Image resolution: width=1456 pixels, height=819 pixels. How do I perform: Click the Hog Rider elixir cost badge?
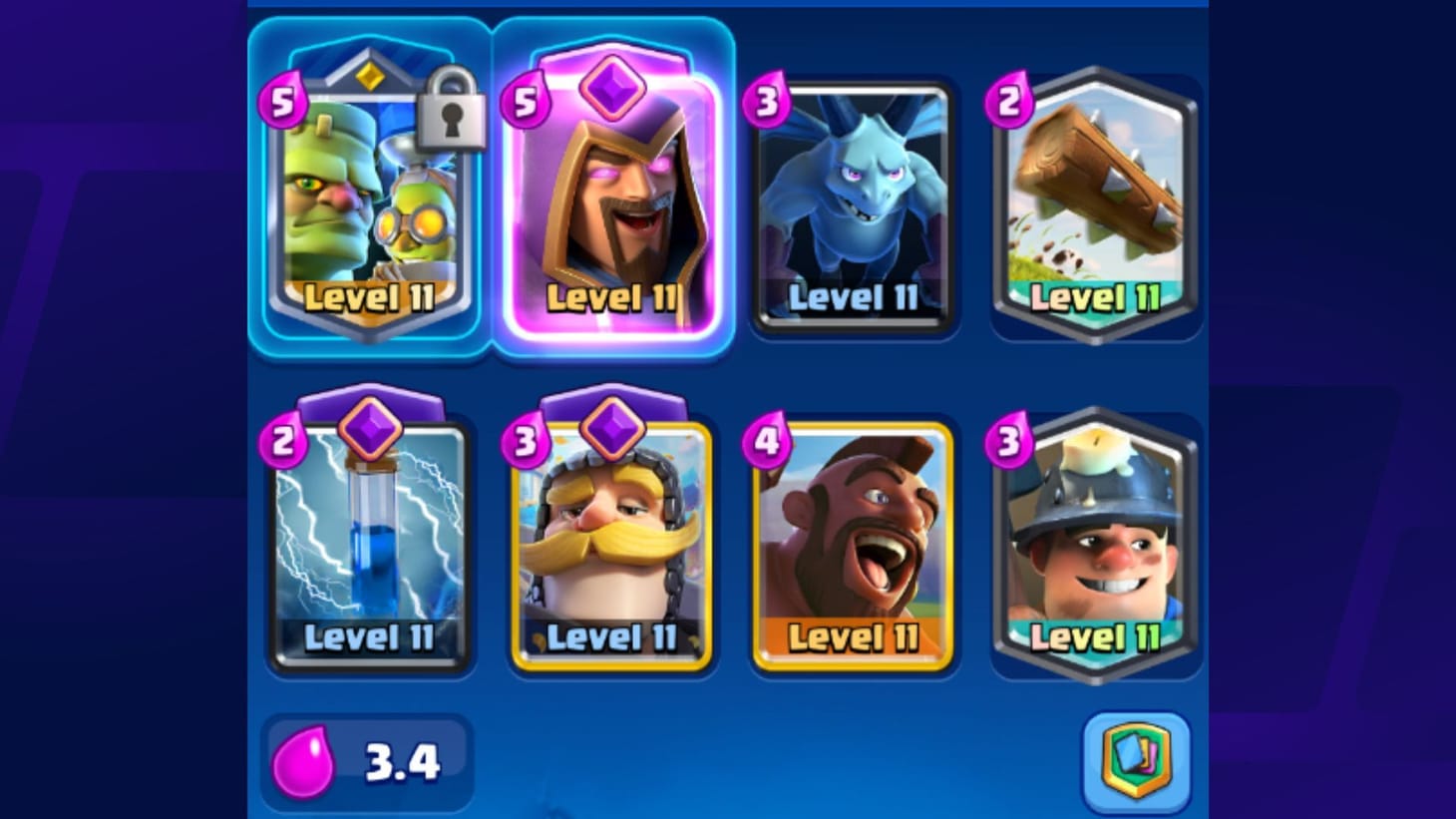pos(769,442)
